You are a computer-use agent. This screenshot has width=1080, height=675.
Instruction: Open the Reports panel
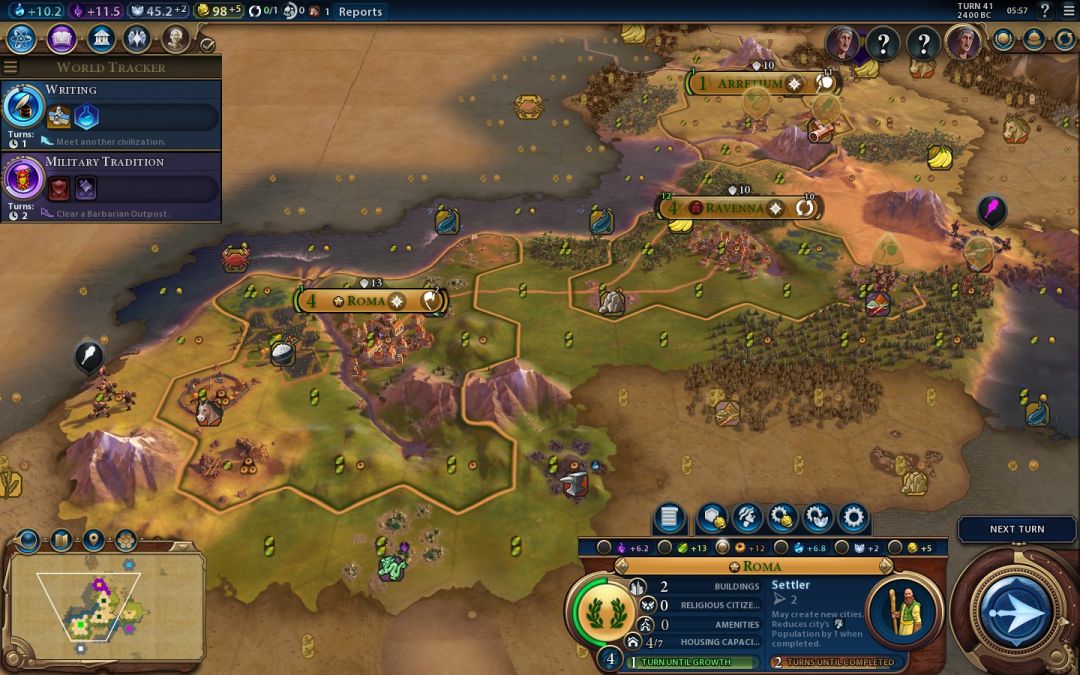[x=360, y=12]
